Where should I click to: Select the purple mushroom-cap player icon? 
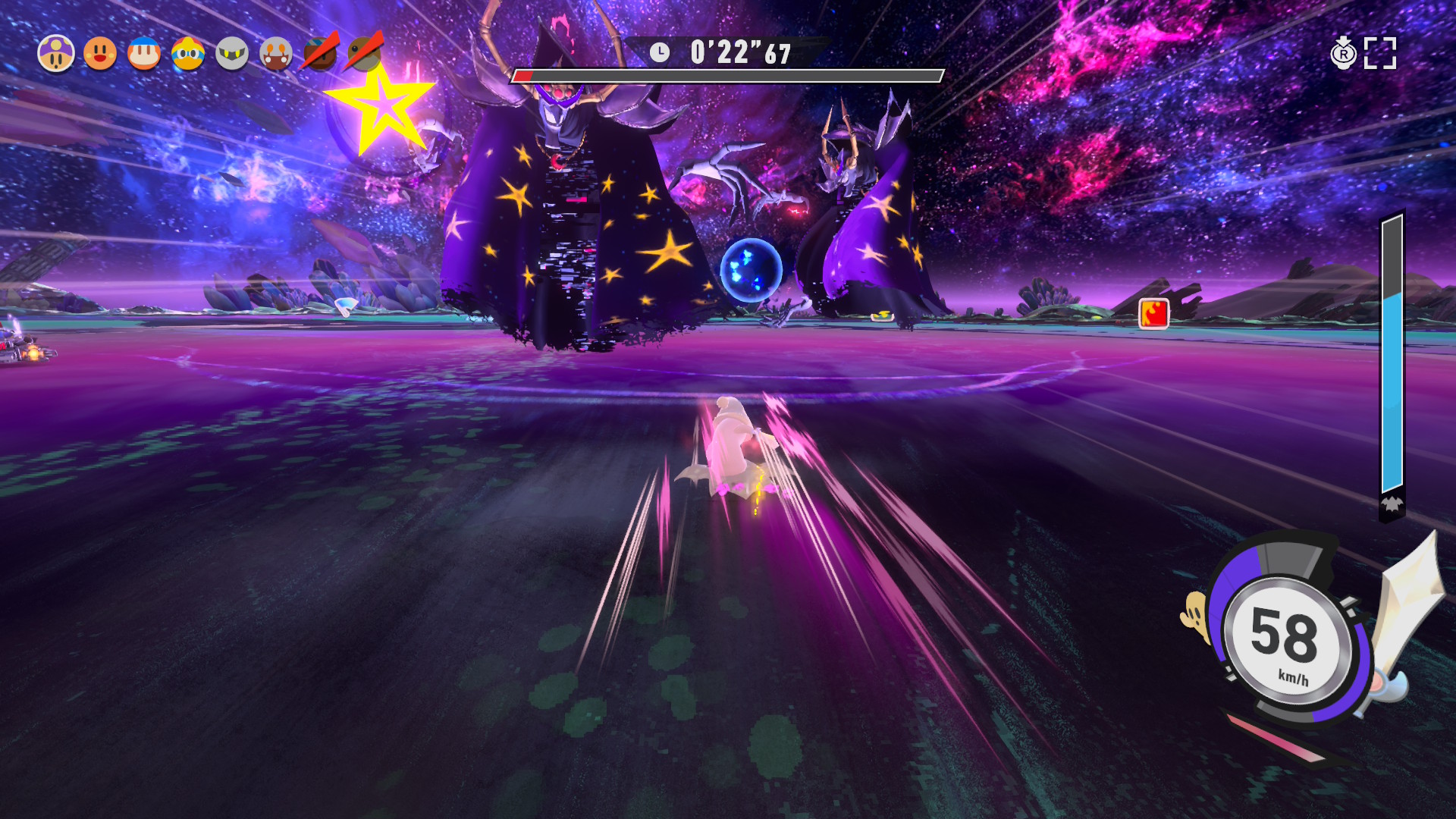click(x=56, y=54)
